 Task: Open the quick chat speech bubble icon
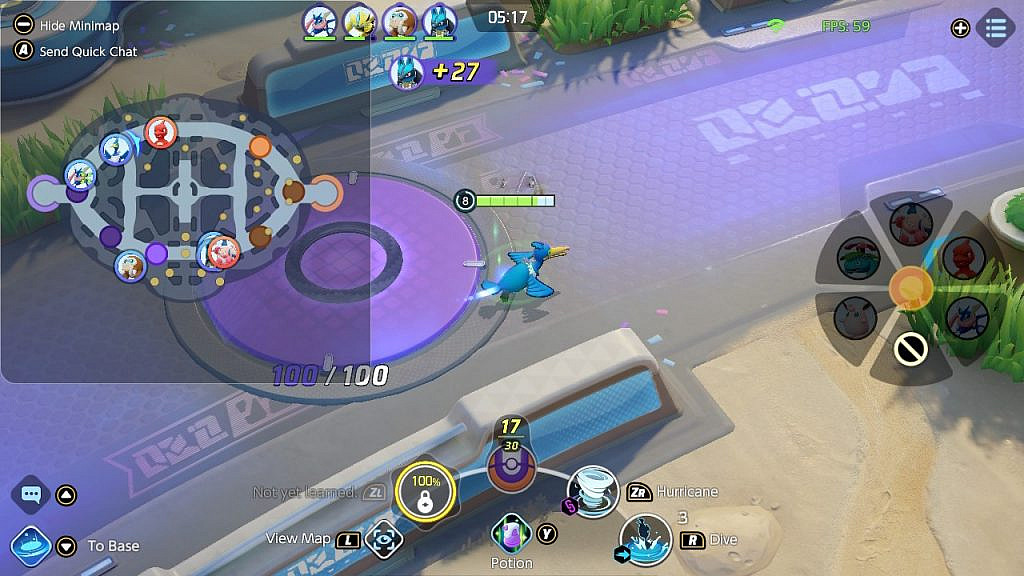(30, 495)
